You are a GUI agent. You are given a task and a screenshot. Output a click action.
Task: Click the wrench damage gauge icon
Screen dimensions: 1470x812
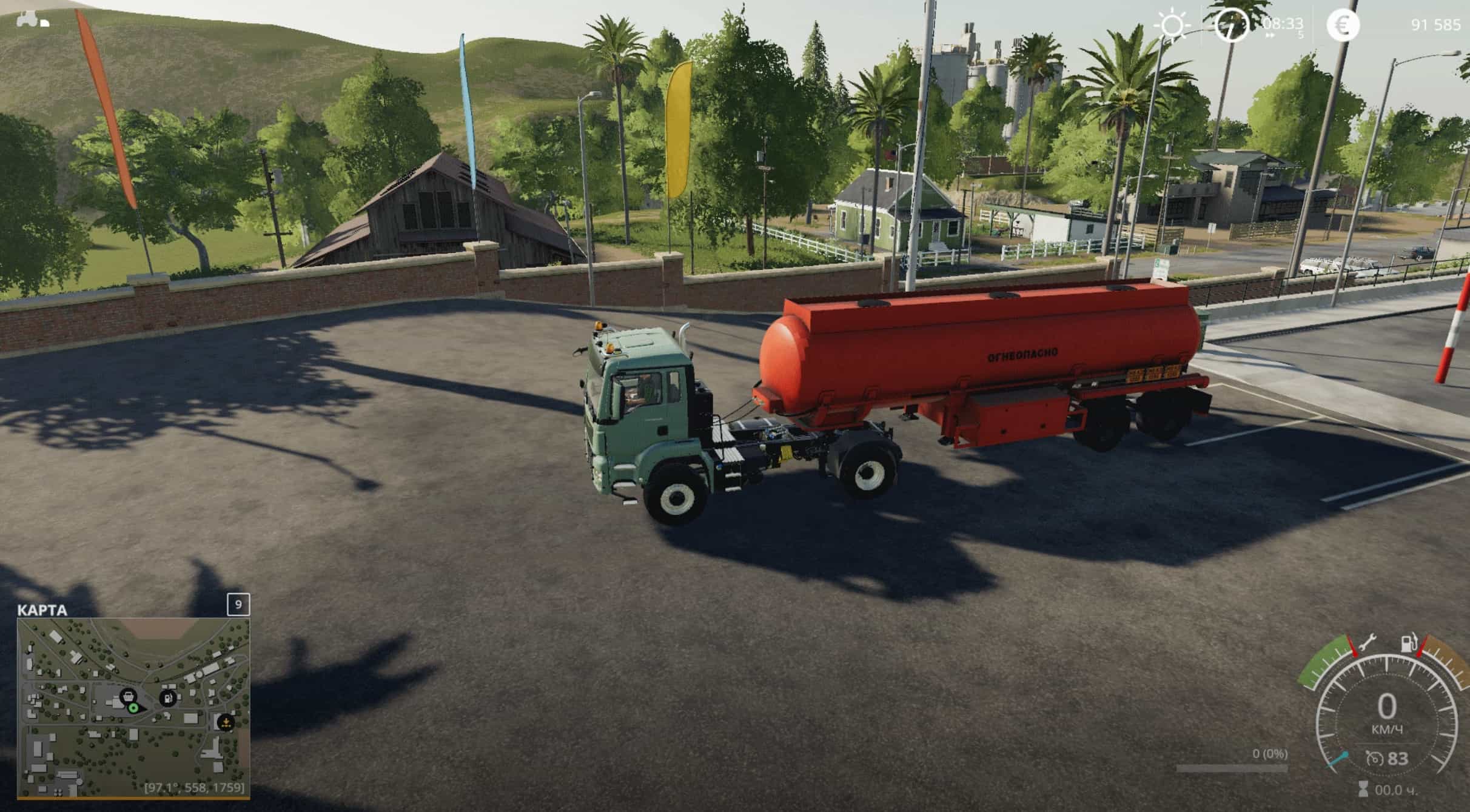1367,644
